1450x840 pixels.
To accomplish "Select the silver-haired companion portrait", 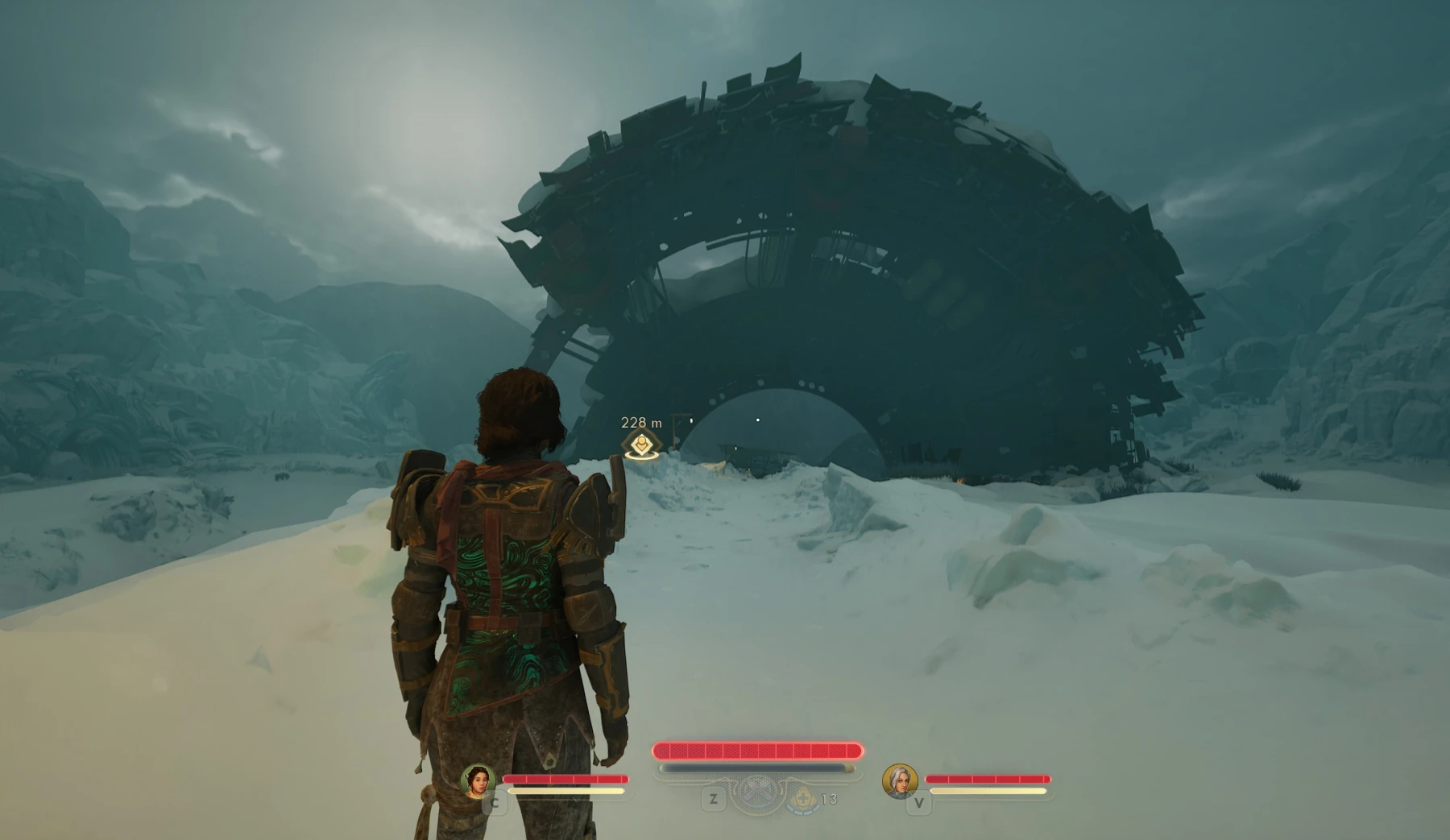I will tap(900, 780).
